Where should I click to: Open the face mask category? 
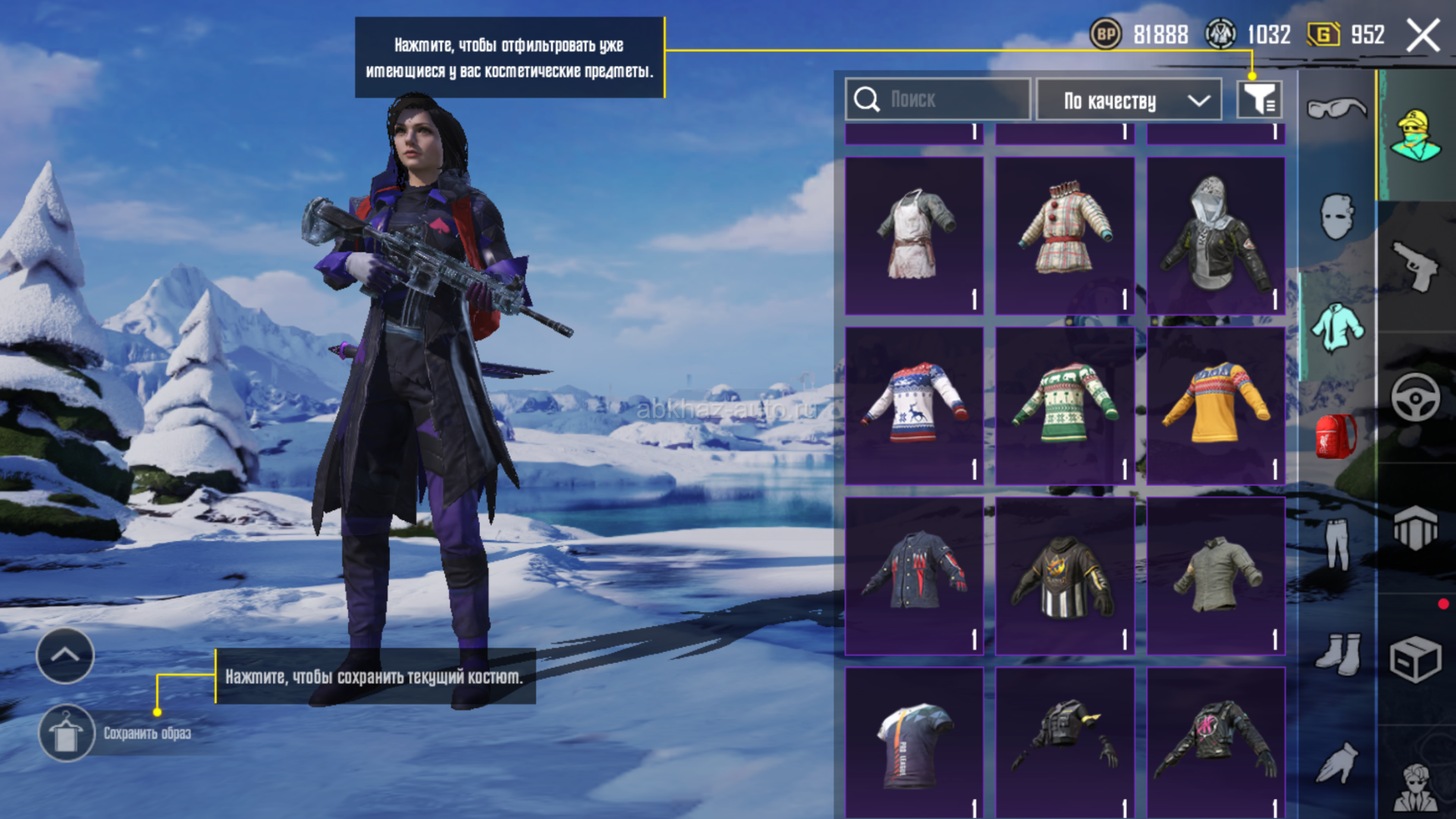click(x=1336, y=217)
